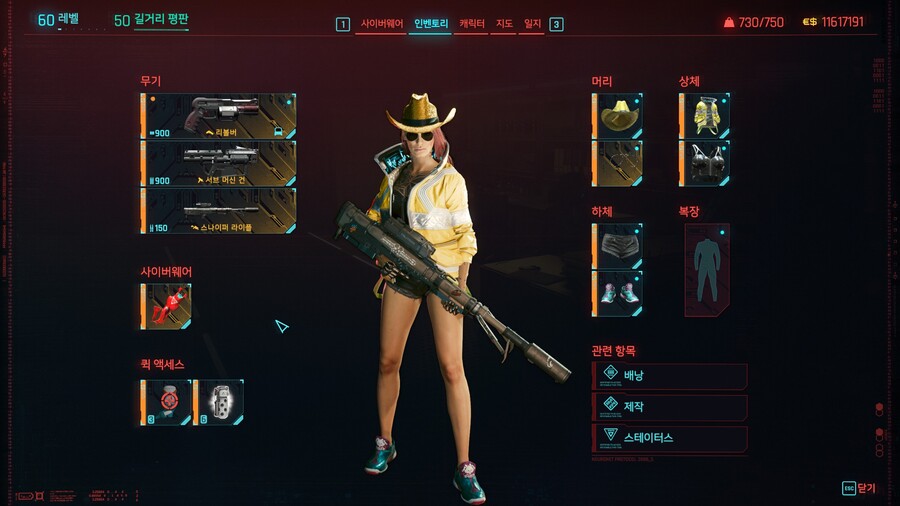Choose the 서브 머신 건 weapon slot
The image size is (900, 506).
pyautogui.click(x=219, y=163)
